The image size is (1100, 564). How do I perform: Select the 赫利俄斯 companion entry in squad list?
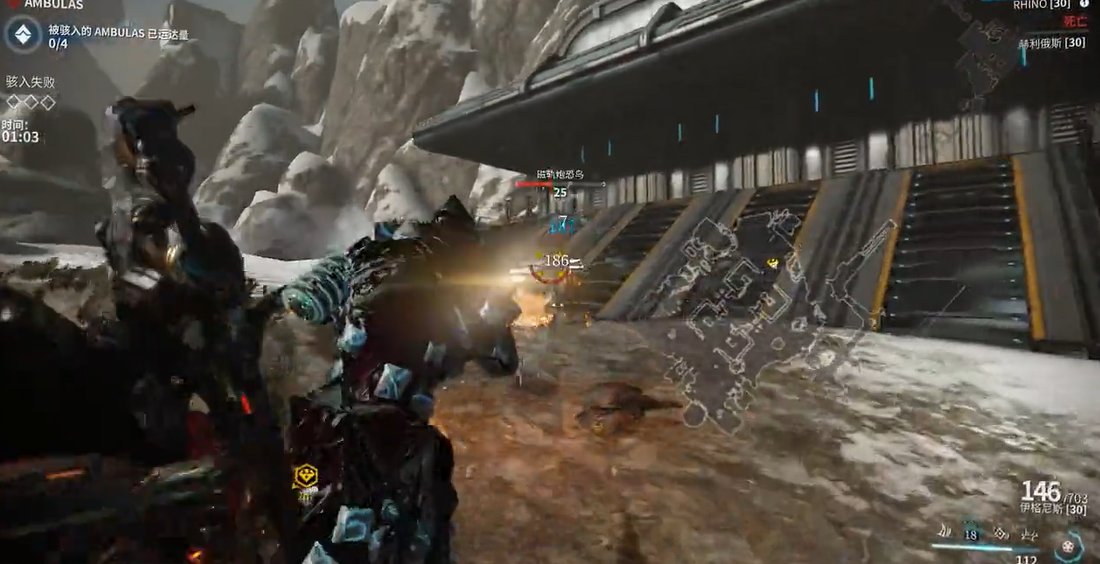pos(1051,42)
